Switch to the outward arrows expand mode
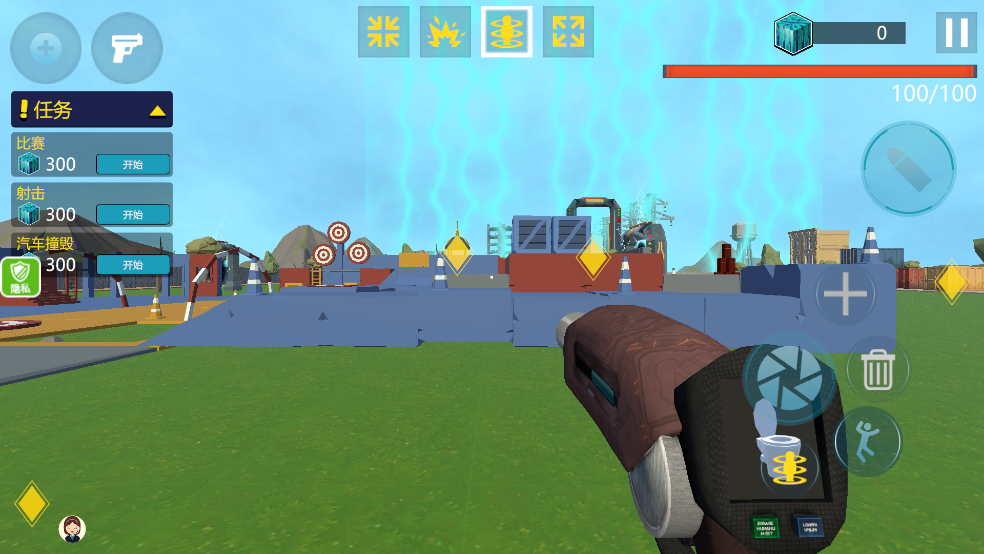The image size is (984, 554). tap(568, 32)
